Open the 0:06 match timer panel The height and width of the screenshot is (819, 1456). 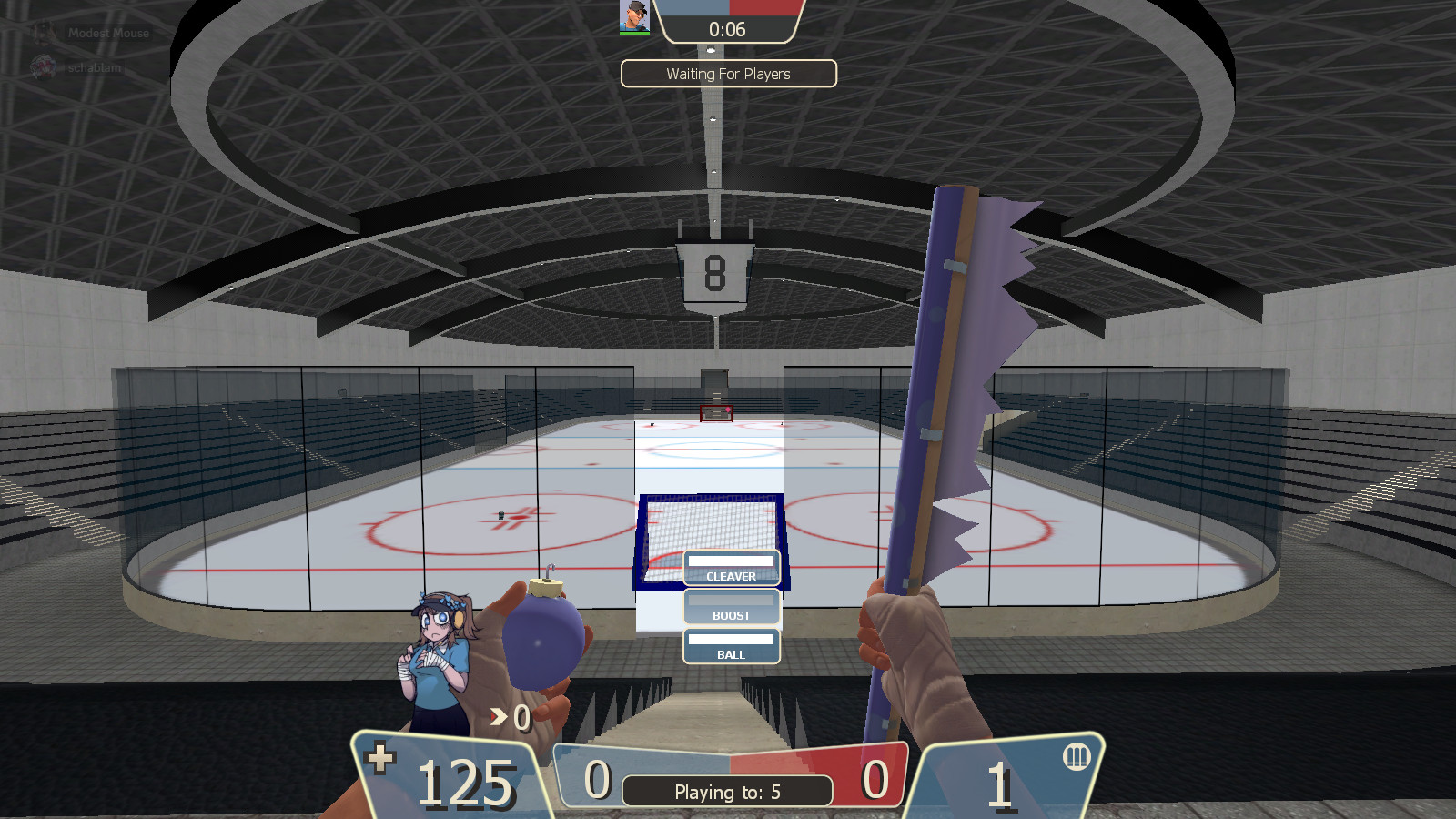pyautogui.click(x=728, y=28)
